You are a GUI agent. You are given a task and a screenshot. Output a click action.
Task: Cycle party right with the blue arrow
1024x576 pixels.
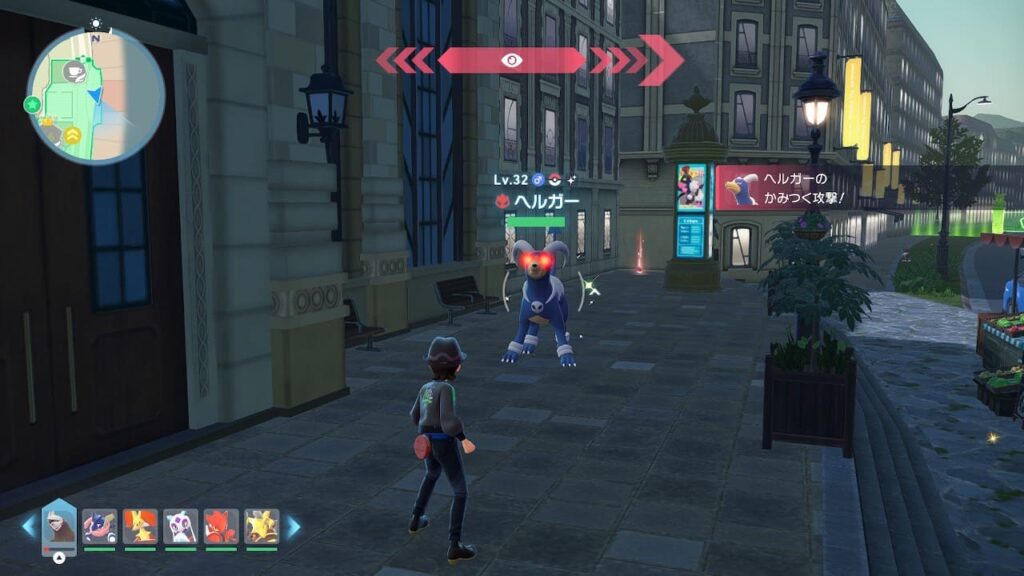point(293,526)
